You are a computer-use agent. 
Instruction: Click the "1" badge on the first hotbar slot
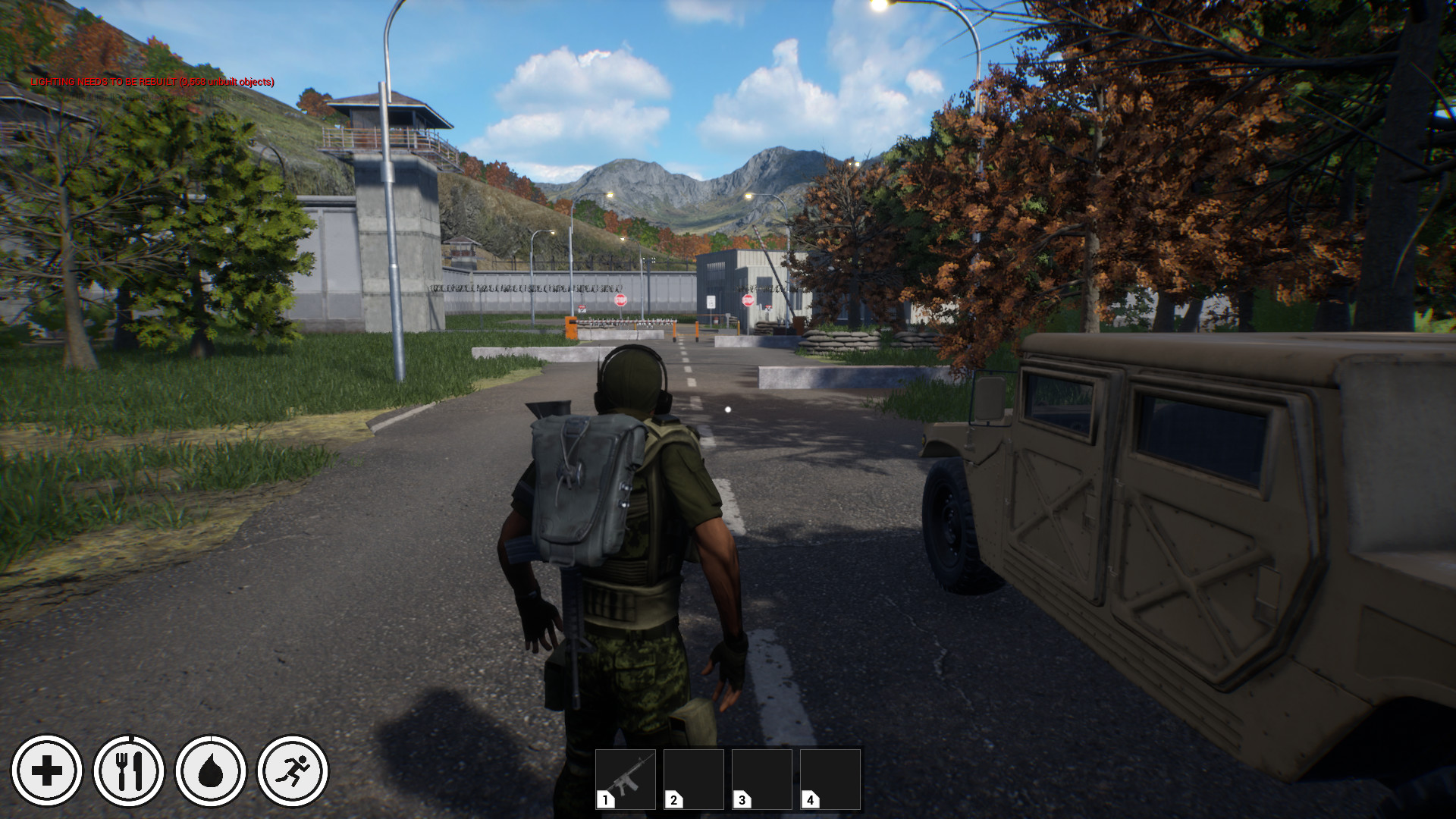pyautogui.click(x=604, y=799)
